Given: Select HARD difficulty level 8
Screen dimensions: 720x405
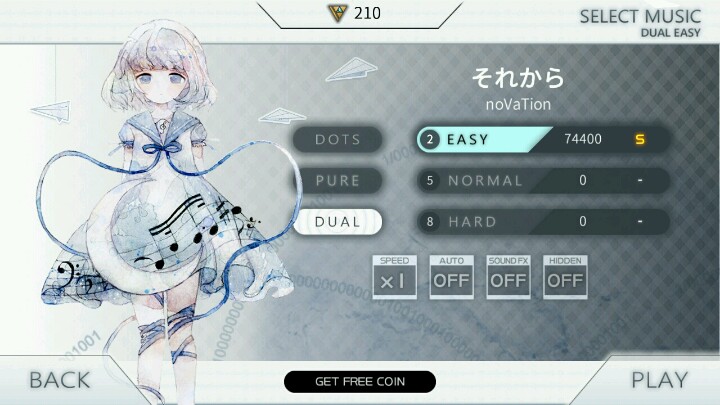Looking at the screenshot, I should (541, 222).
